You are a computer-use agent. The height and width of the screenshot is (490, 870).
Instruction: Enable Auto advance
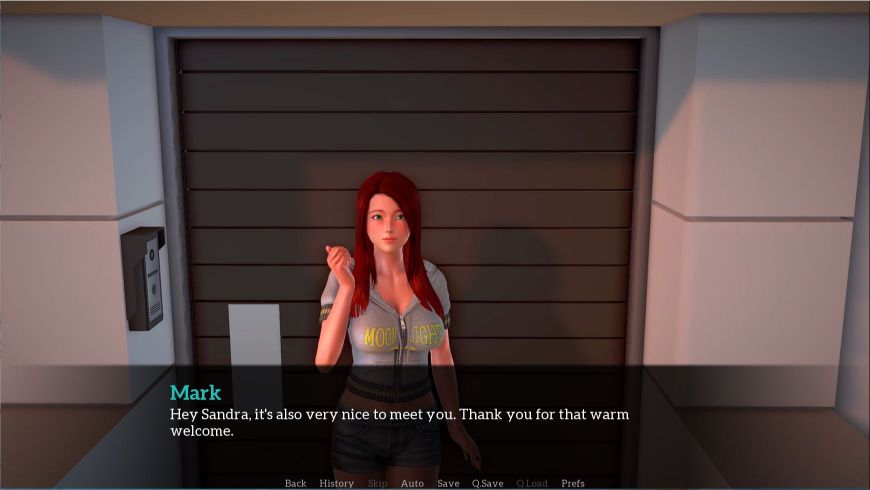point(412,483)
